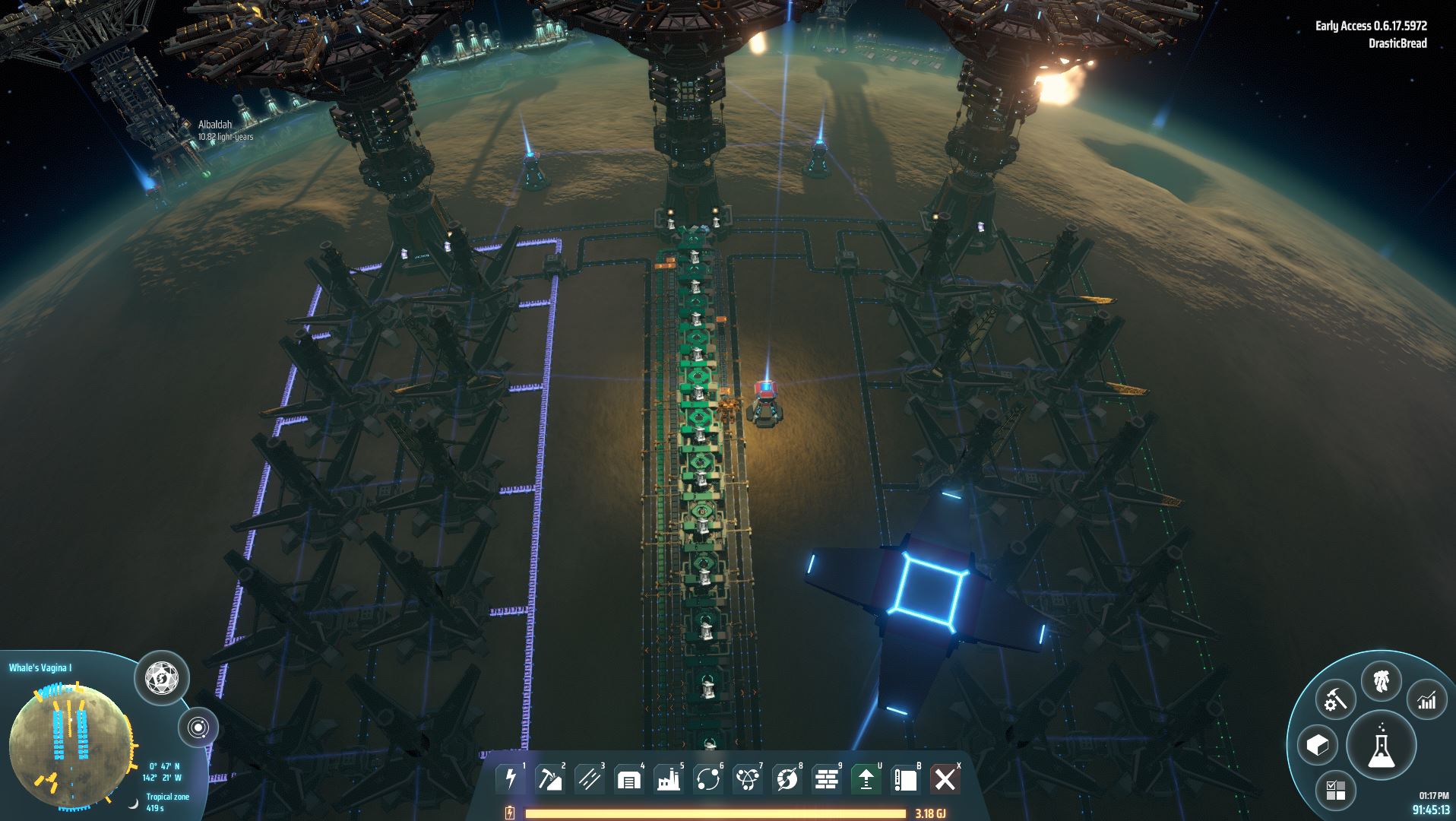Show the production statistics chart
The width and height of the screenshot is (1456, 821).
pos(1427,700)
